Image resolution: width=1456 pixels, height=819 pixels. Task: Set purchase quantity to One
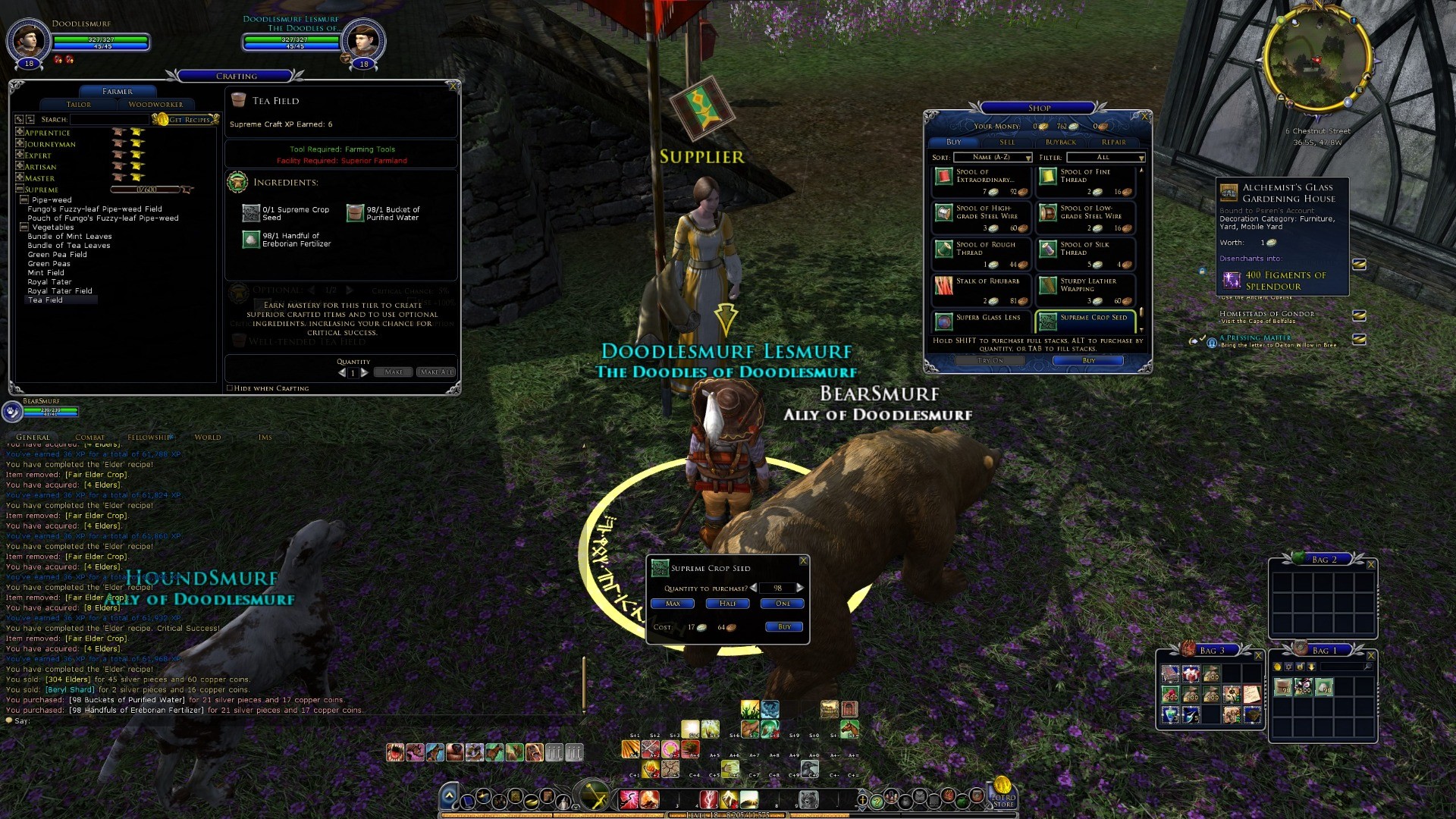click(783, 604)
